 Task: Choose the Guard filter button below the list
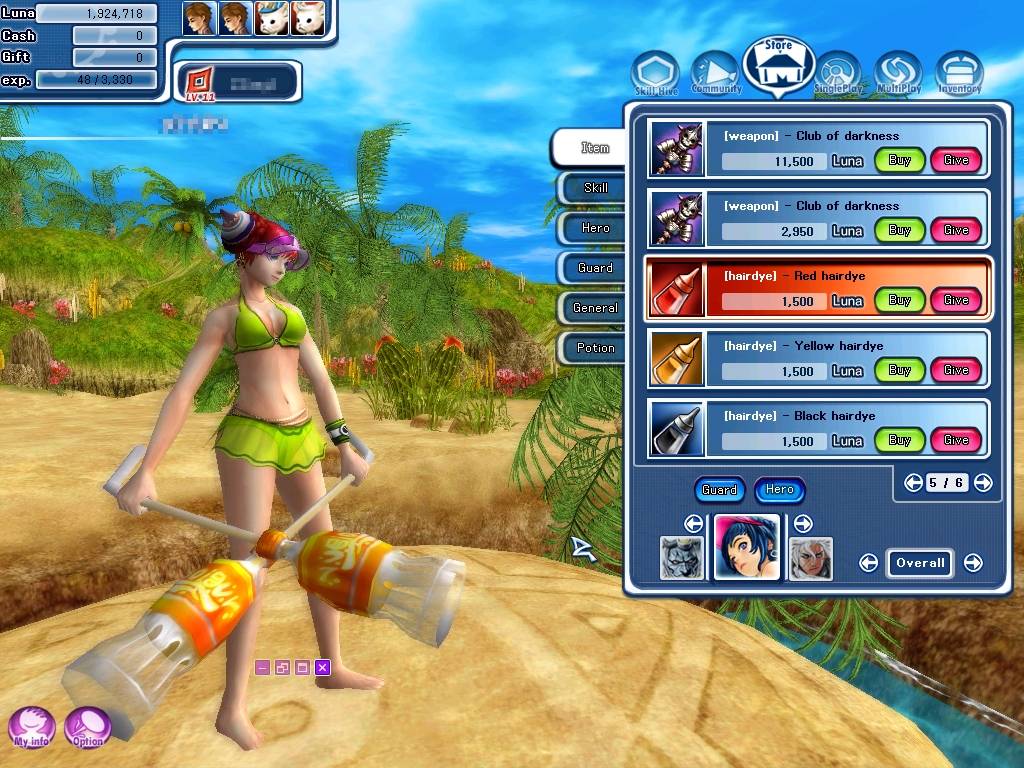(x=720, y=490)
